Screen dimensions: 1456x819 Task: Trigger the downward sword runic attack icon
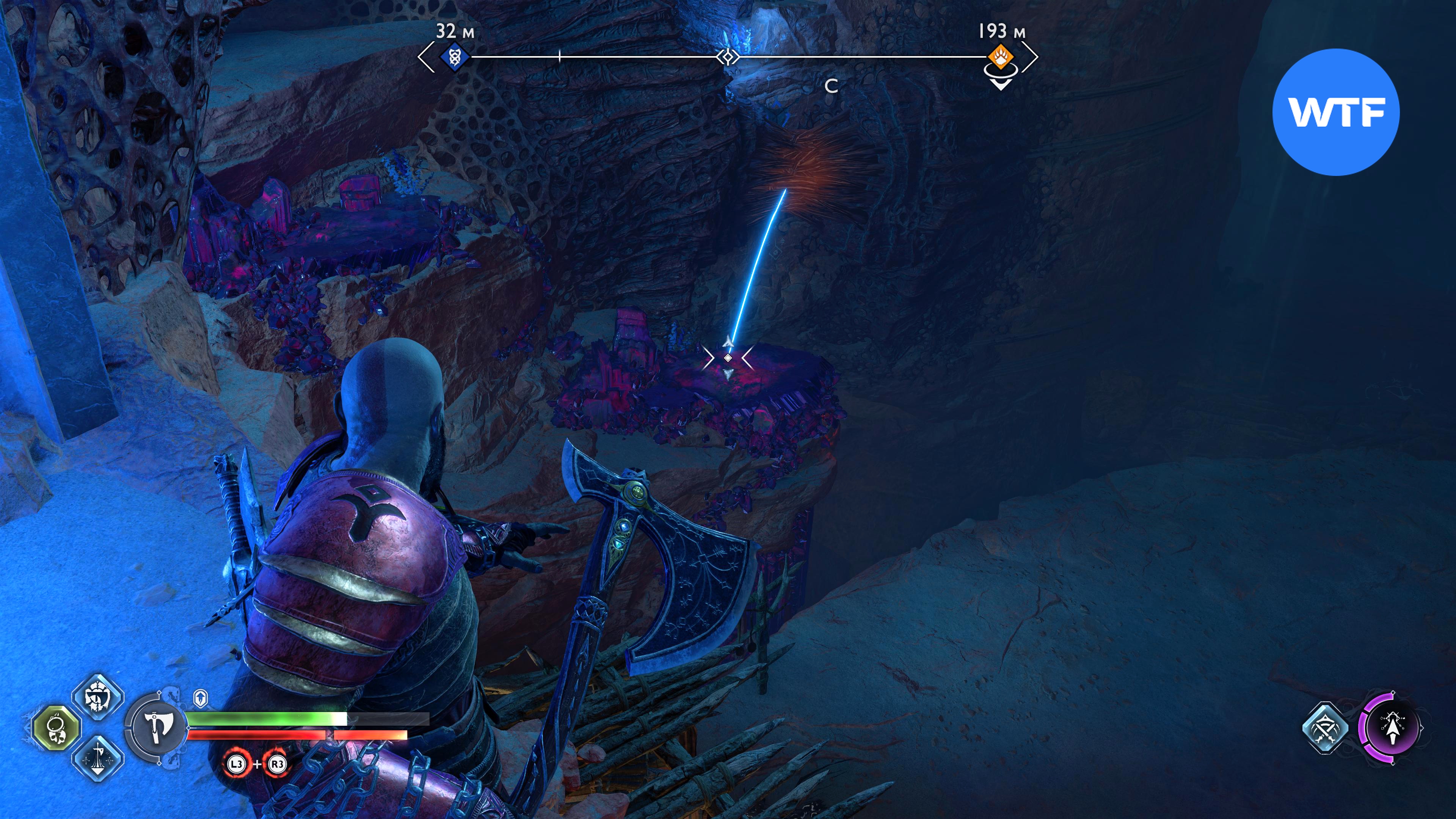[x=98, y=758]
